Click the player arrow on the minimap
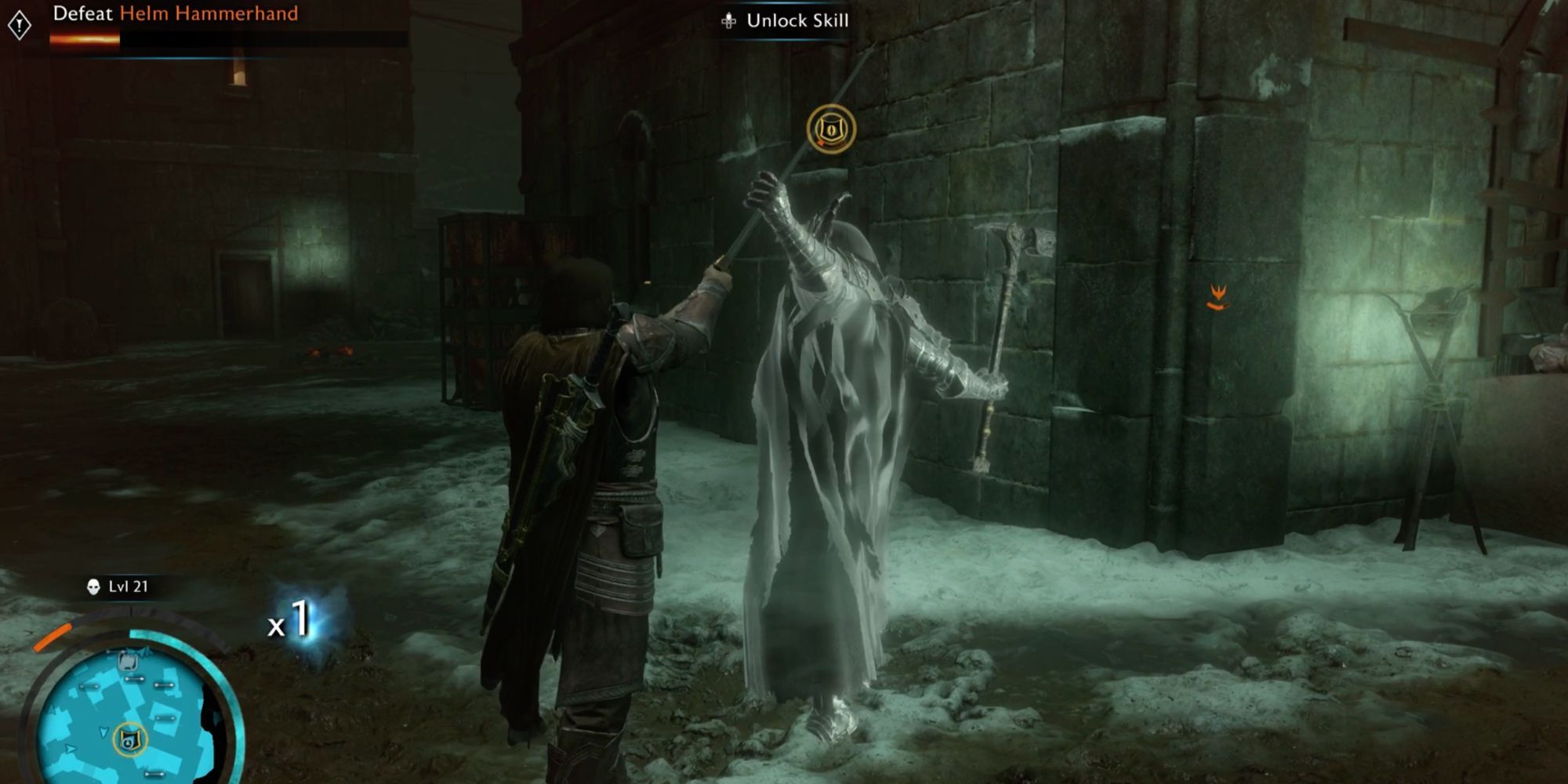1568x784 pixels. tap(103, 732)
